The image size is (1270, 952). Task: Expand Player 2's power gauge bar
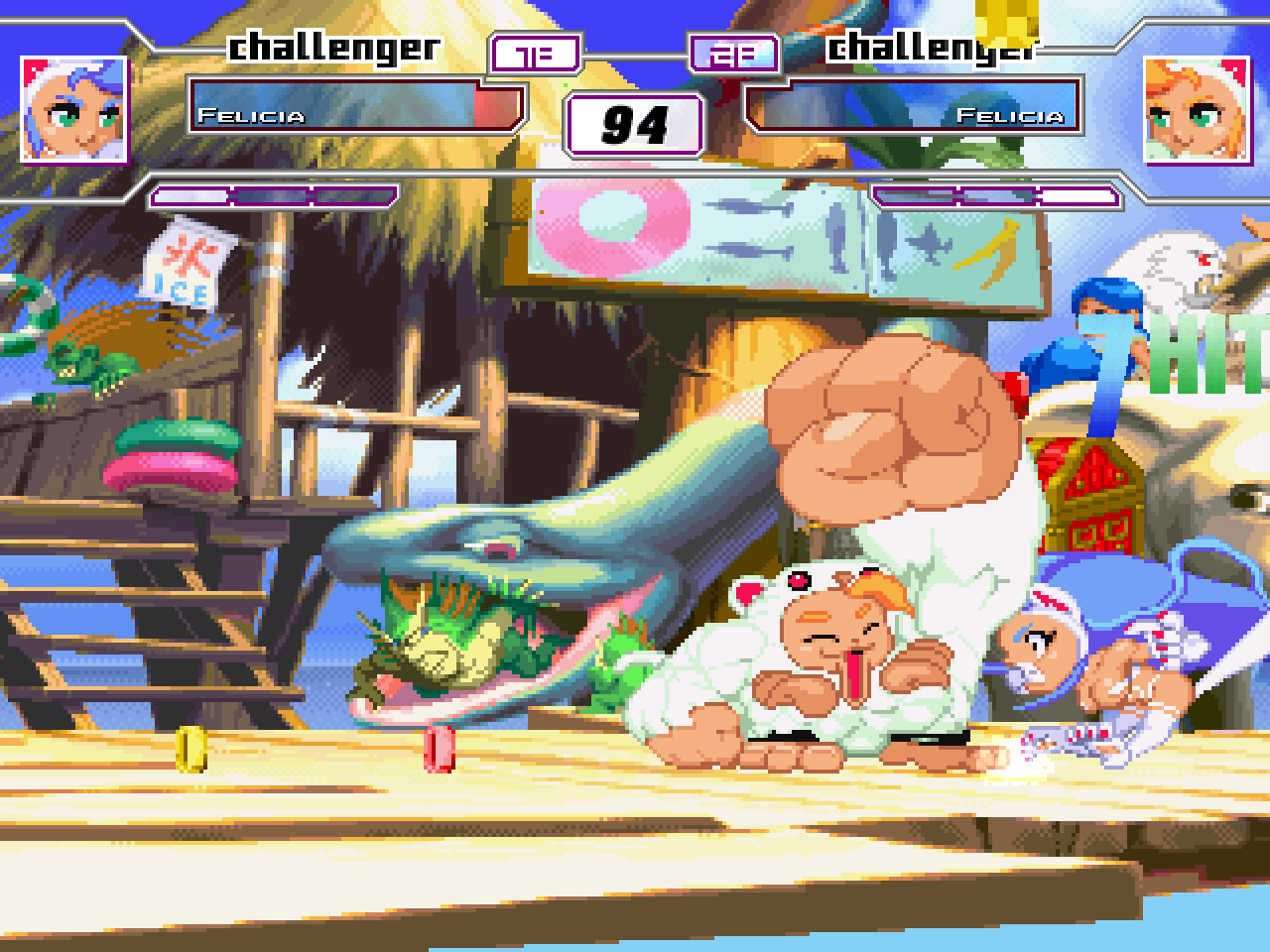click(992, 193)
